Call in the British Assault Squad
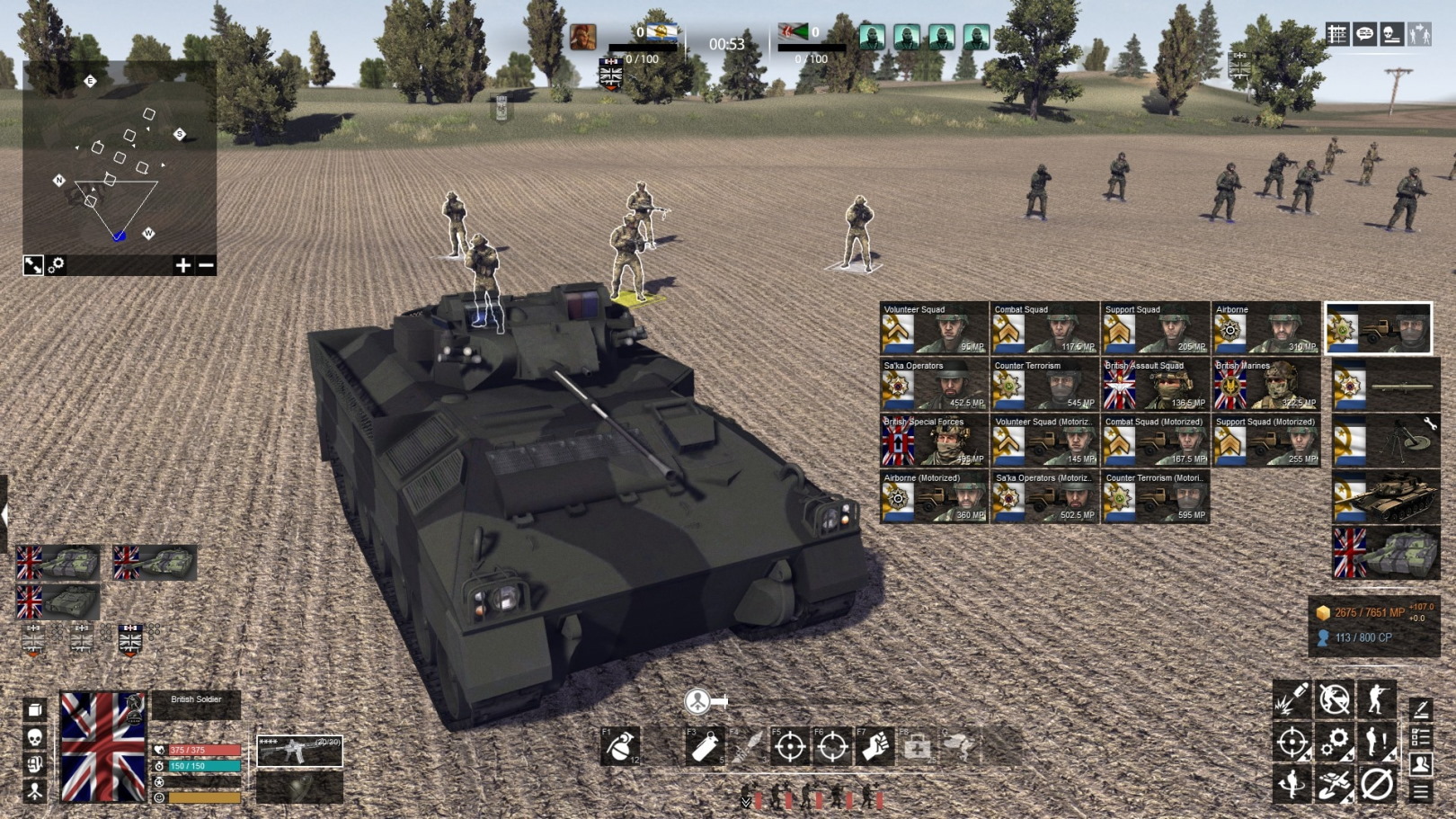Viewport: 1456px width, 819px height. pos(1155,385)
